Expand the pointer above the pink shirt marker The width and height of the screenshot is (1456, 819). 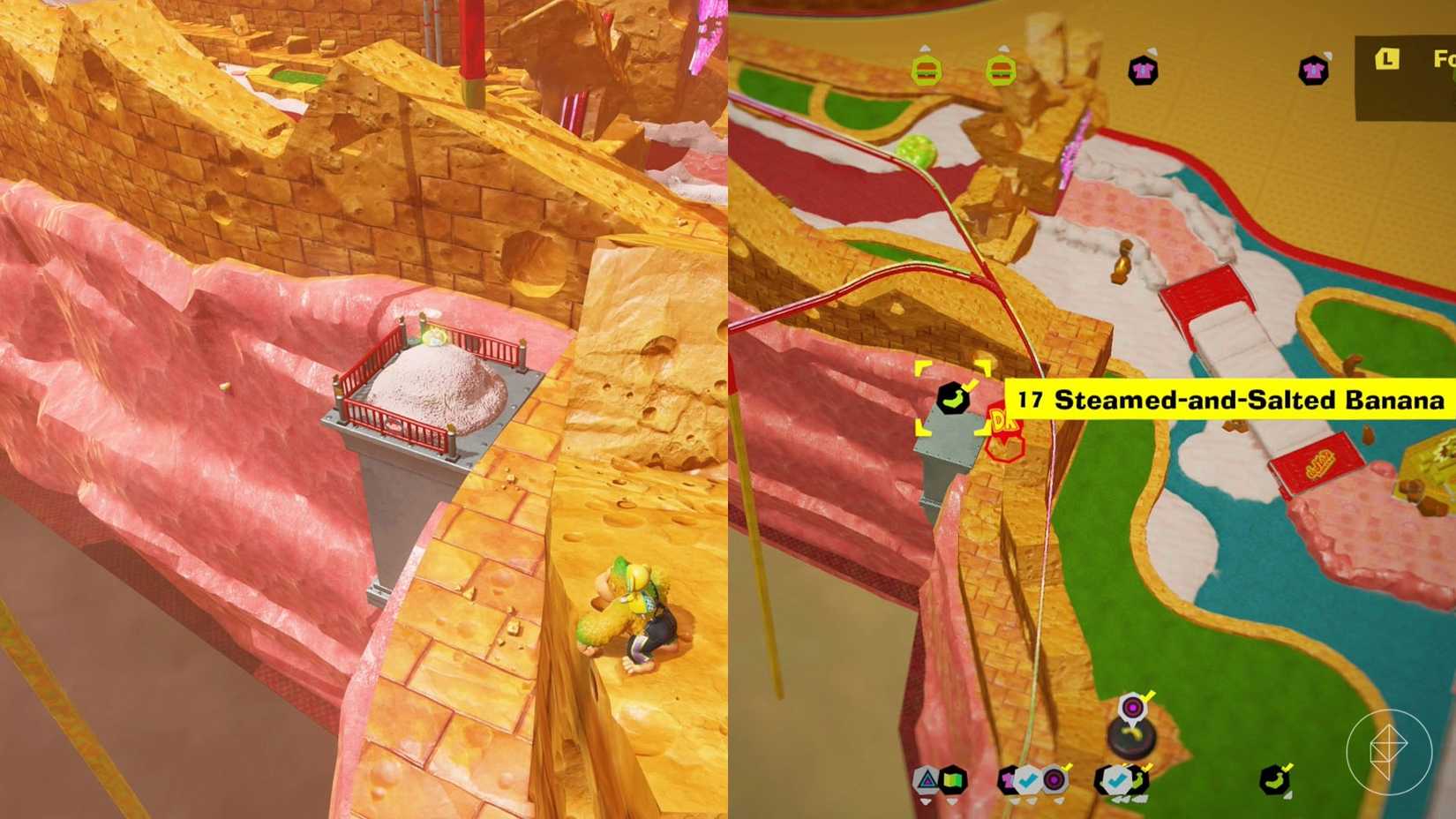click(1152, 51)
